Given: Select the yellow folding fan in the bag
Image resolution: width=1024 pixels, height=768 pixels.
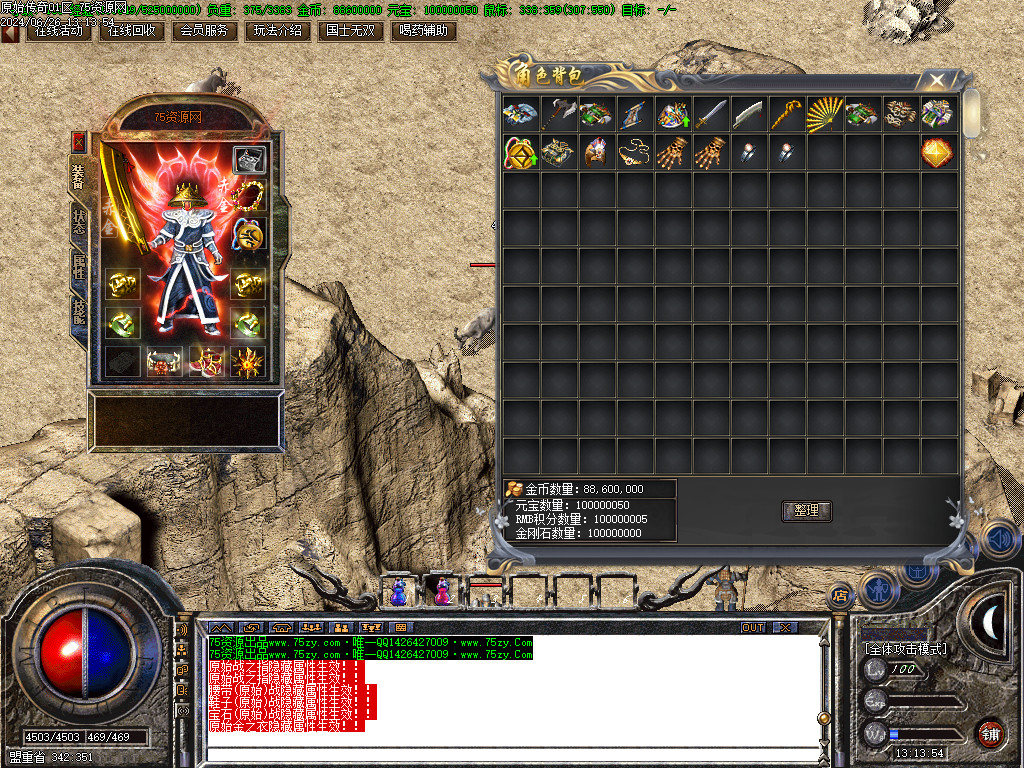Looking at the screenshot, I should (x=825, y=114).
